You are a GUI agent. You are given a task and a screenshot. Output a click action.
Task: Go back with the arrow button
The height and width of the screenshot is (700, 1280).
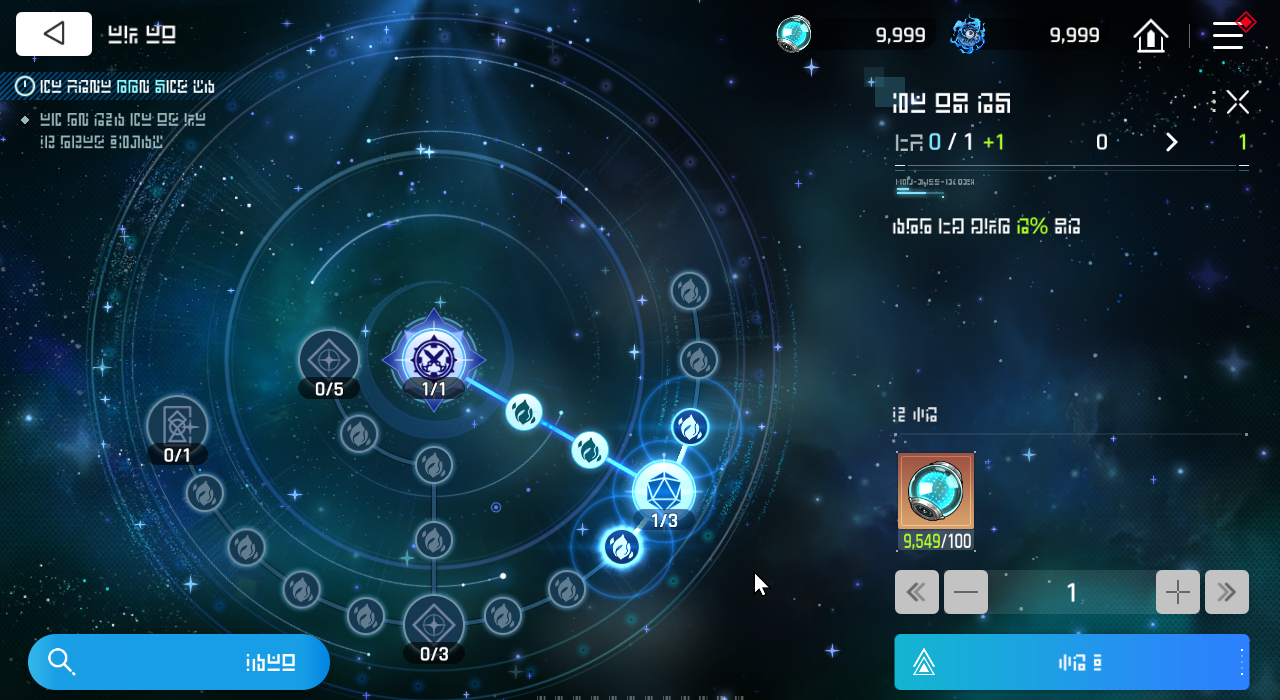point(54,34)
